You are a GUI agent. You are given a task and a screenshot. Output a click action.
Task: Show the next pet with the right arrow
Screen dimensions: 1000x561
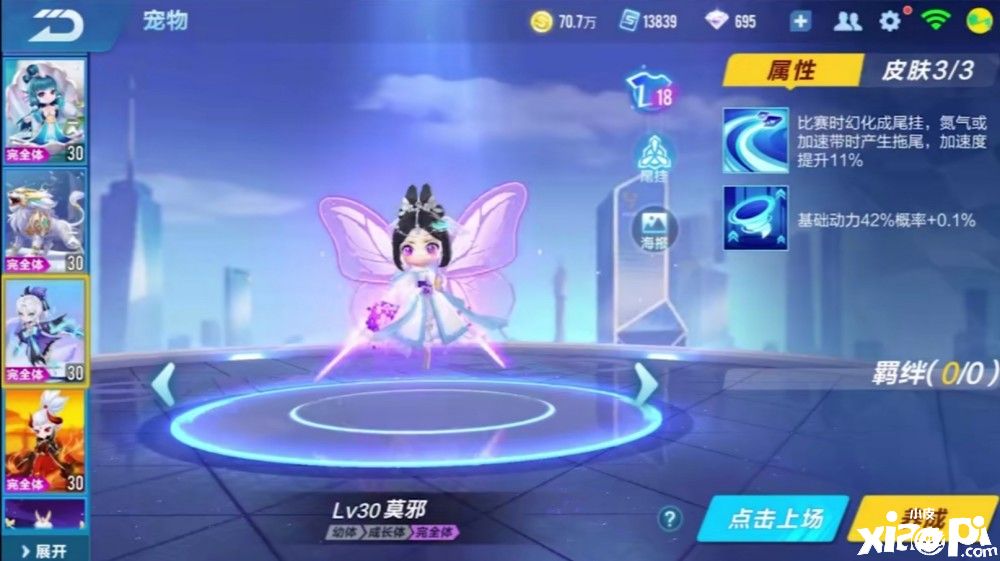(646, 384)
